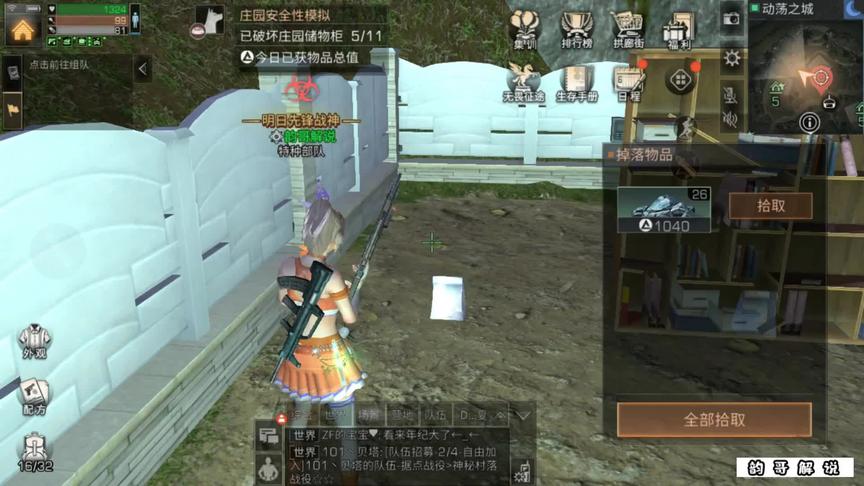
Task: Switch to the 队伍 team chat tab
Action: 435,414
